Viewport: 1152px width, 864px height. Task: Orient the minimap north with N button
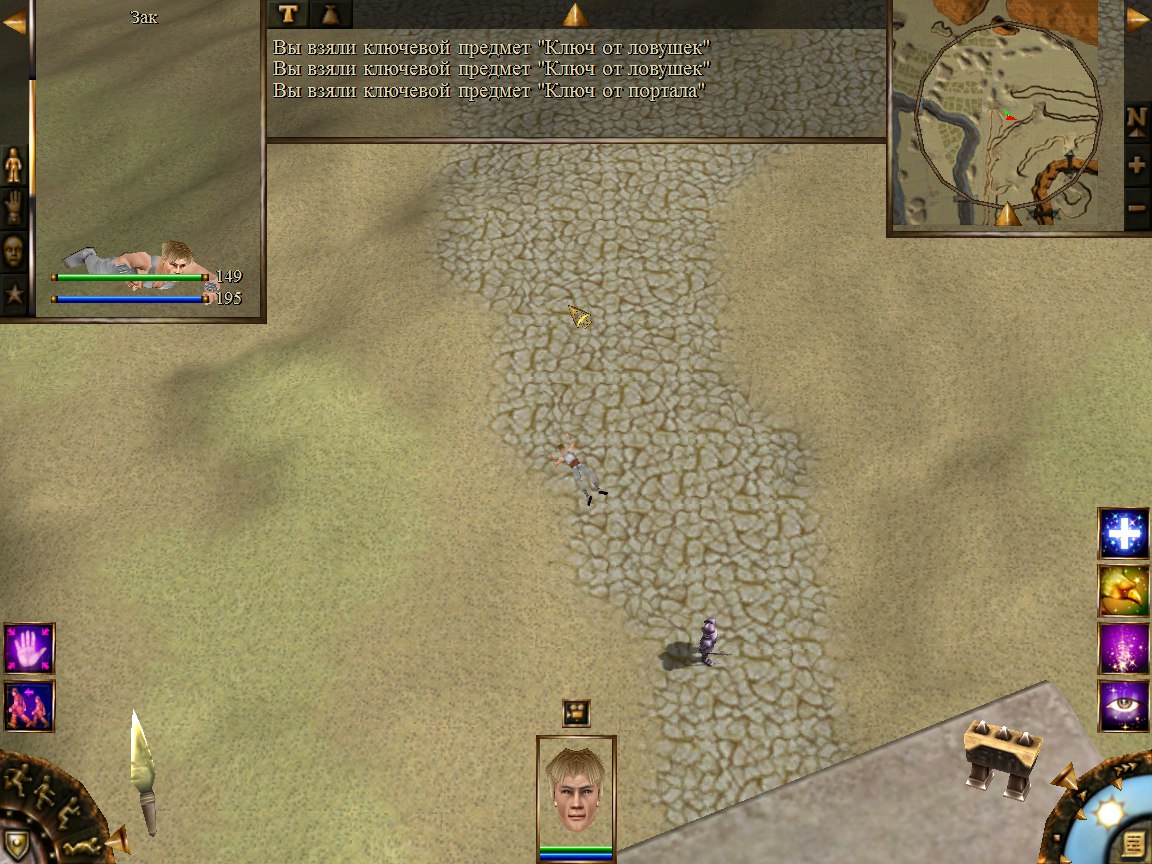1137,118
